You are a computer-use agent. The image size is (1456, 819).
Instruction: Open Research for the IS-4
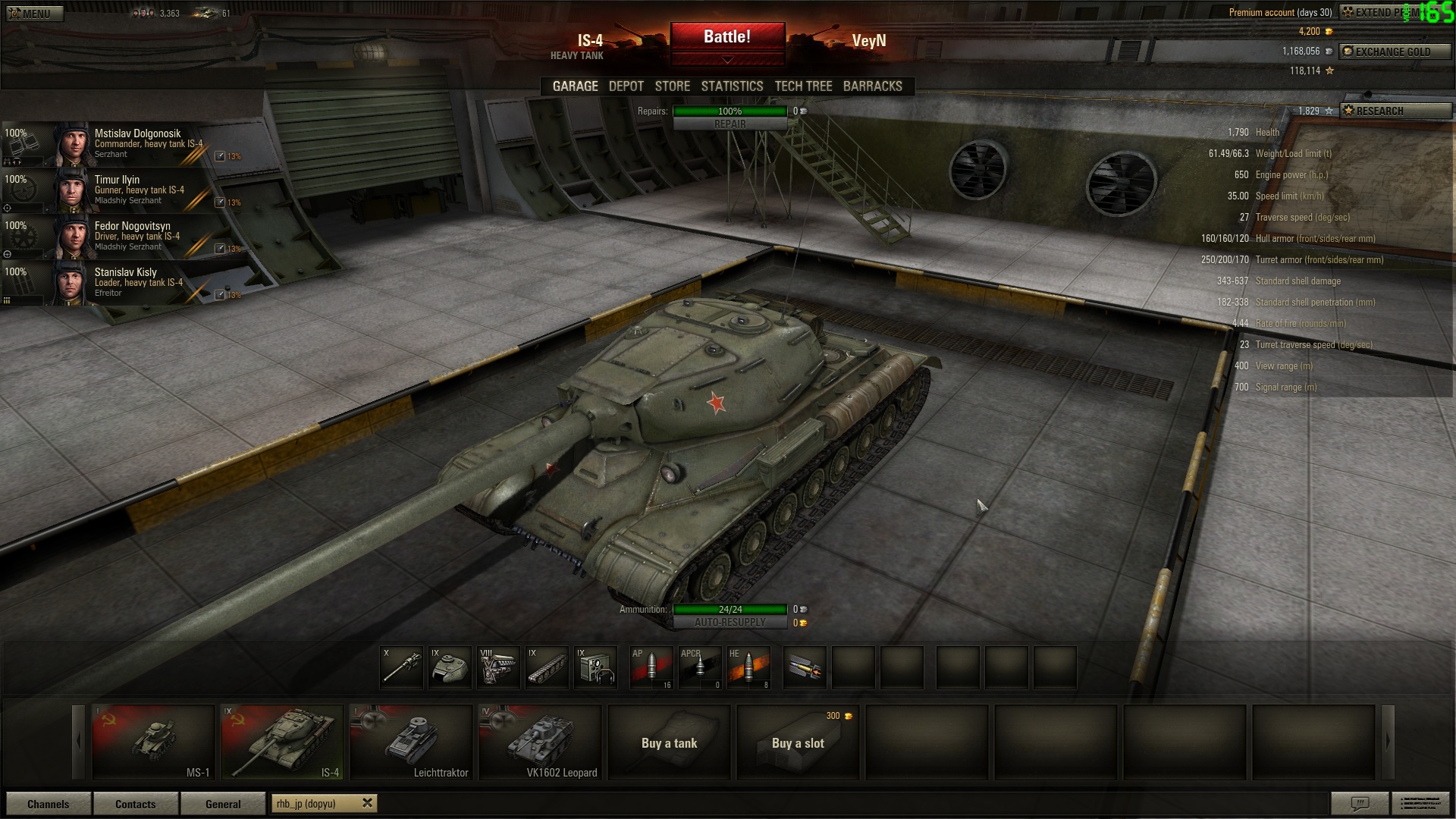(1395, 111)
